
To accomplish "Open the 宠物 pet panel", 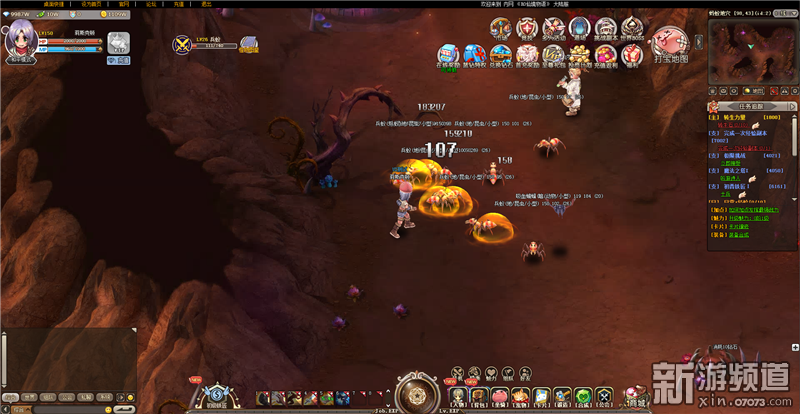I will tap(521, 398).
